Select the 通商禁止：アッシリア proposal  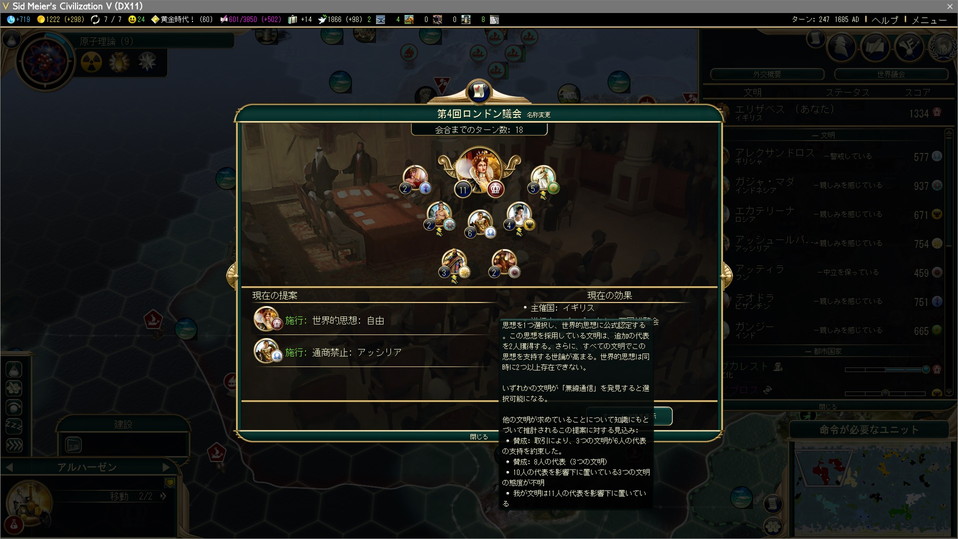[x=357, y=352]
